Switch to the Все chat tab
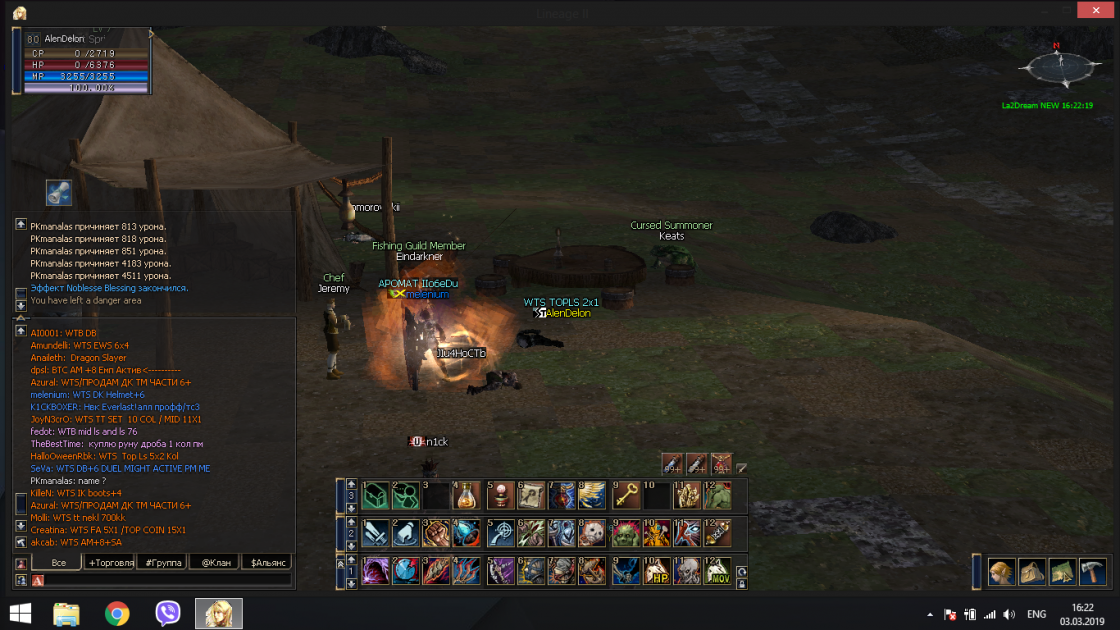 (x=59, y=563)
